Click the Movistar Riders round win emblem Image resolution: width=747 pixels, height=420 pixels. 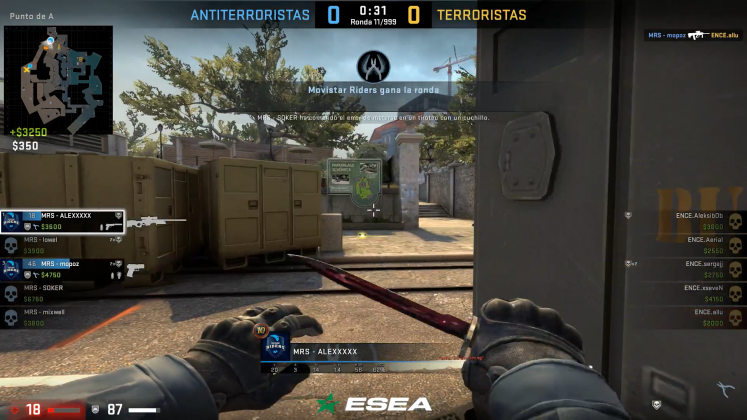373,66
